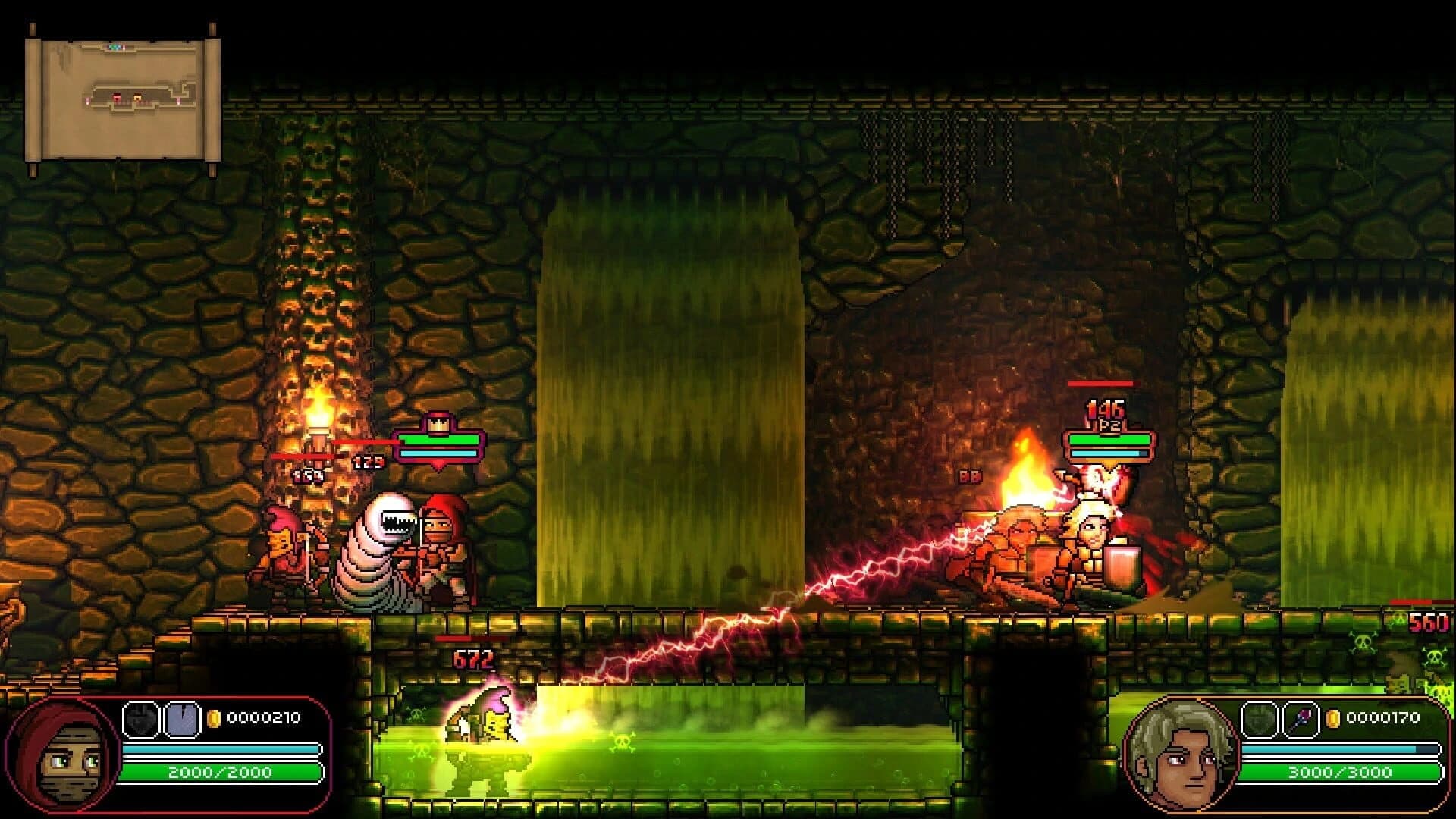Screen dimensions: 1456x819
Task: Click Player 1's green 2000/2000 health bar
Action: [220, 772]
